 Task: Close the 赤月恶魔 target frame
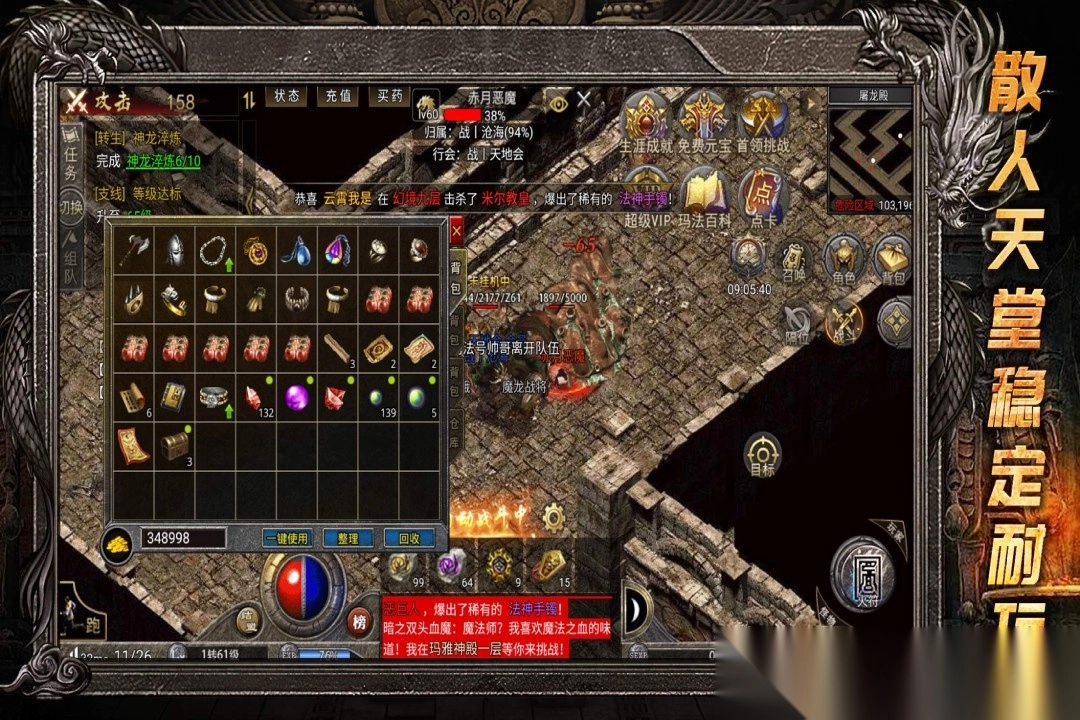point(584,98)
